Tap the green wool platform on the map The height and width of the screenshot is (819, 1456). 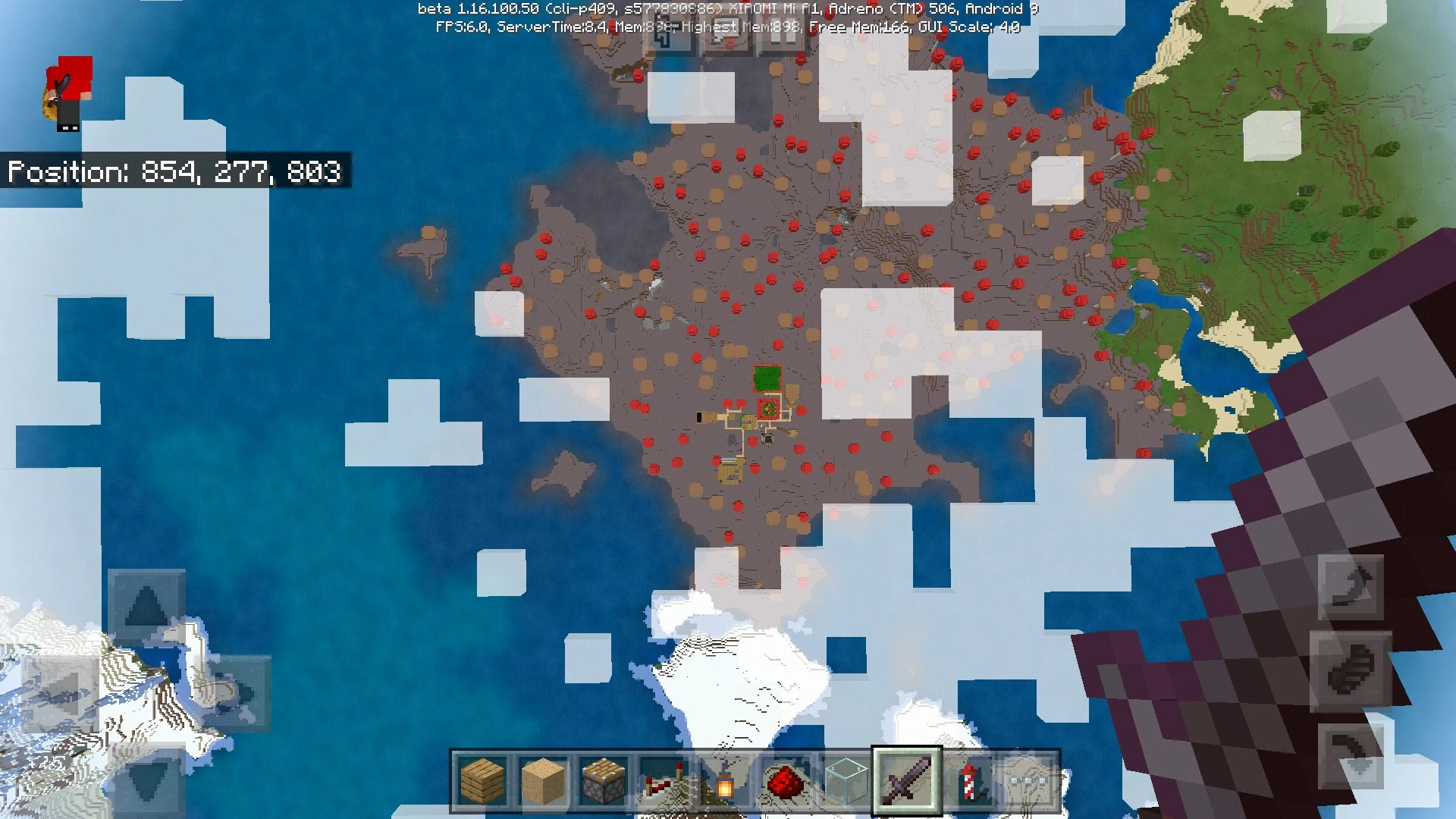click(768, 377)
